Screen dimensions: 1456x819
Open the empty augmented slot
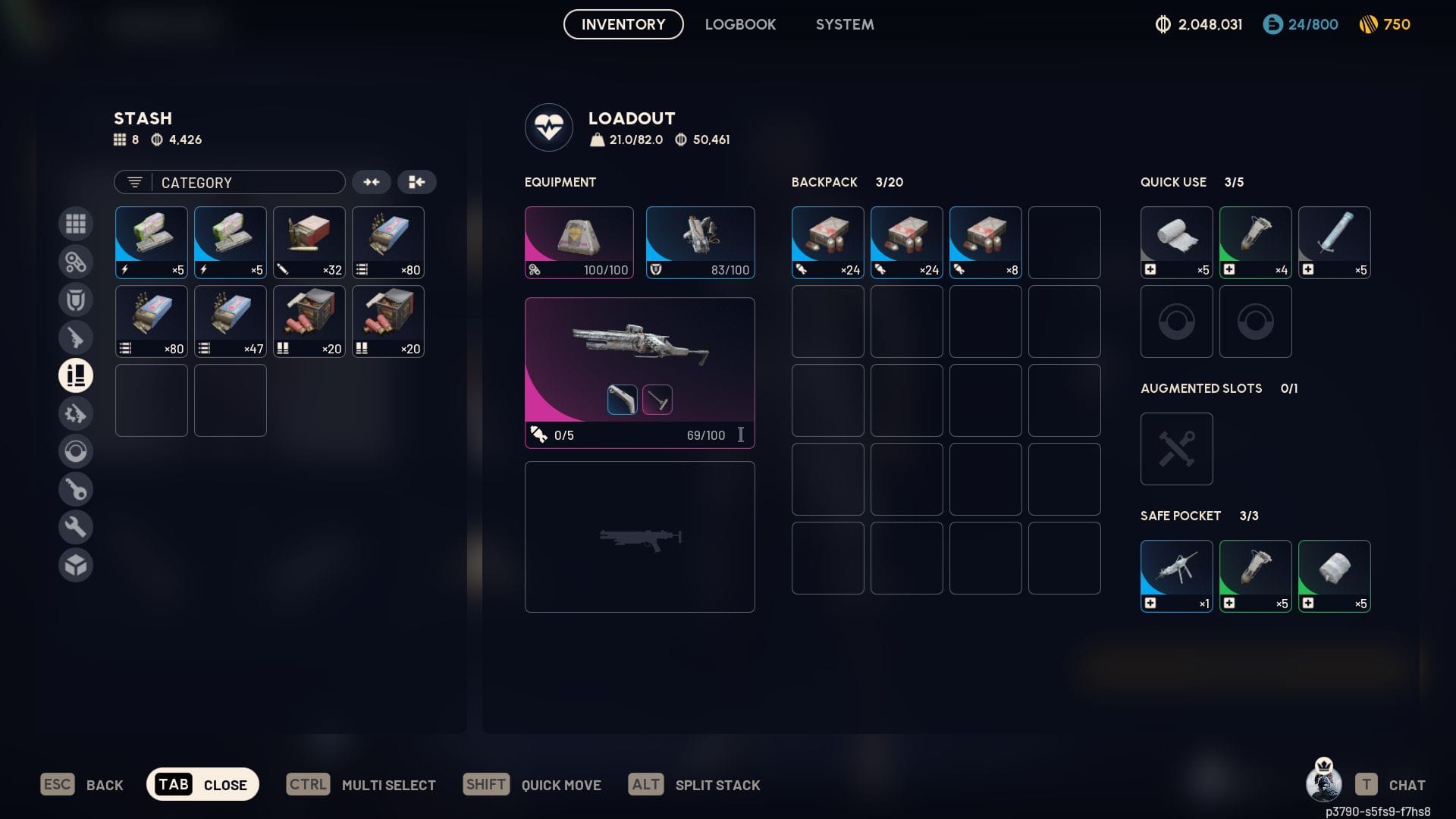1177,449
